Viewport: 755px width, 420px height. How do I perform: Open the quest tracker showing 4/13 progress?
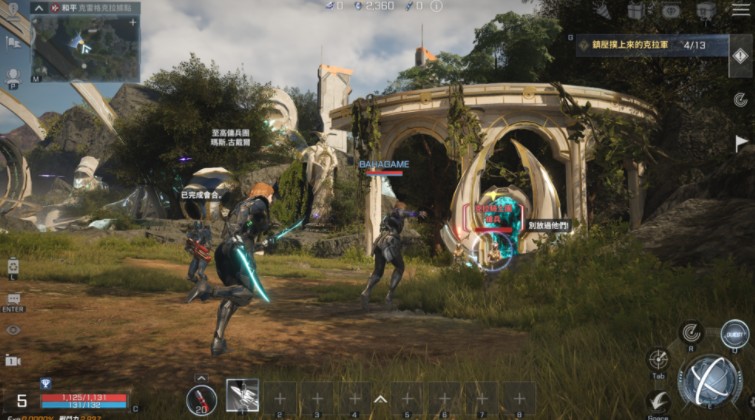point(650,46)
